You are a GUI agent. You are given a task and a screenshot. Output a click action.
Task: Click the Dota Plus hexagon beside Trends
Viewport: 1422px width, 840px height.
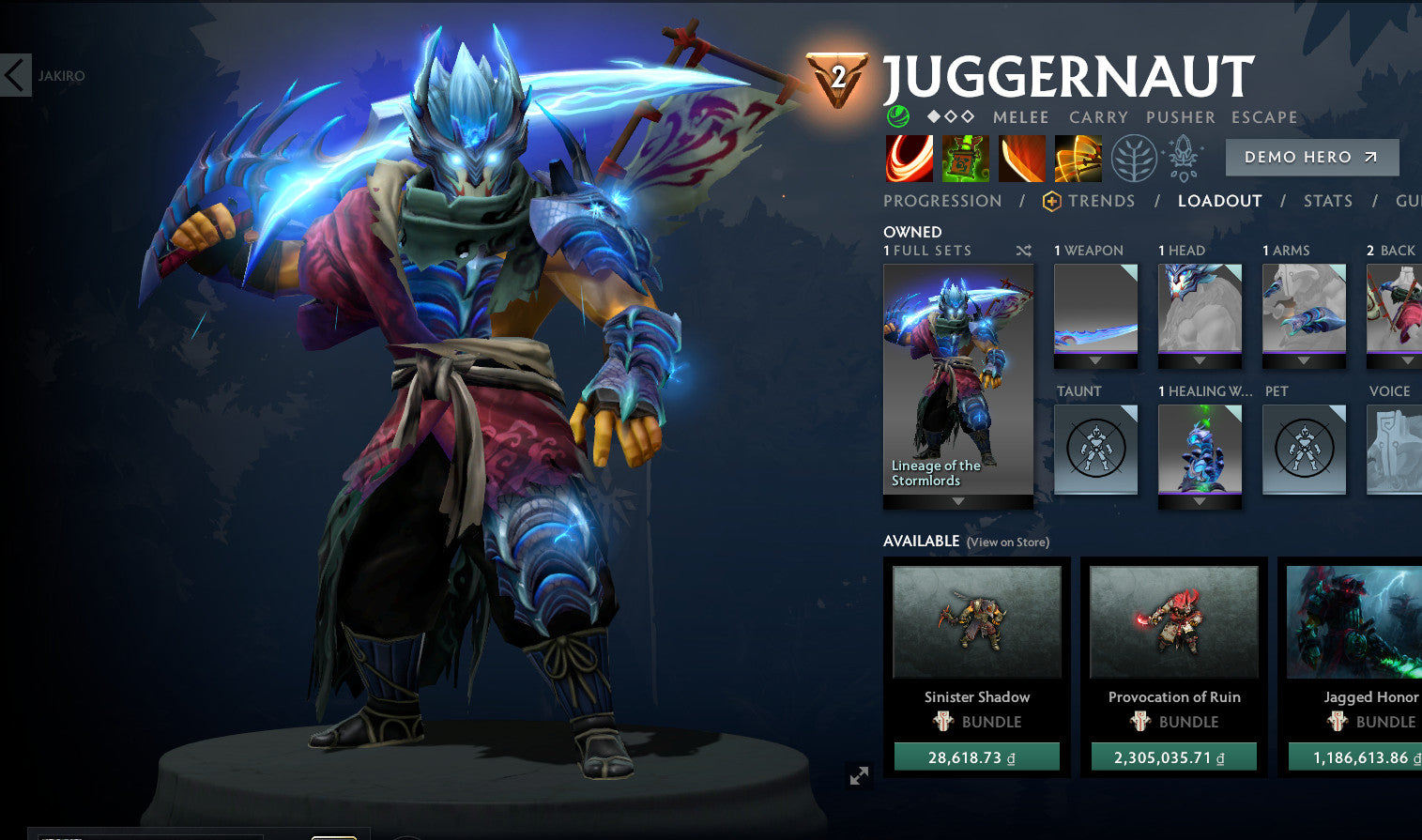point(1052,200)
